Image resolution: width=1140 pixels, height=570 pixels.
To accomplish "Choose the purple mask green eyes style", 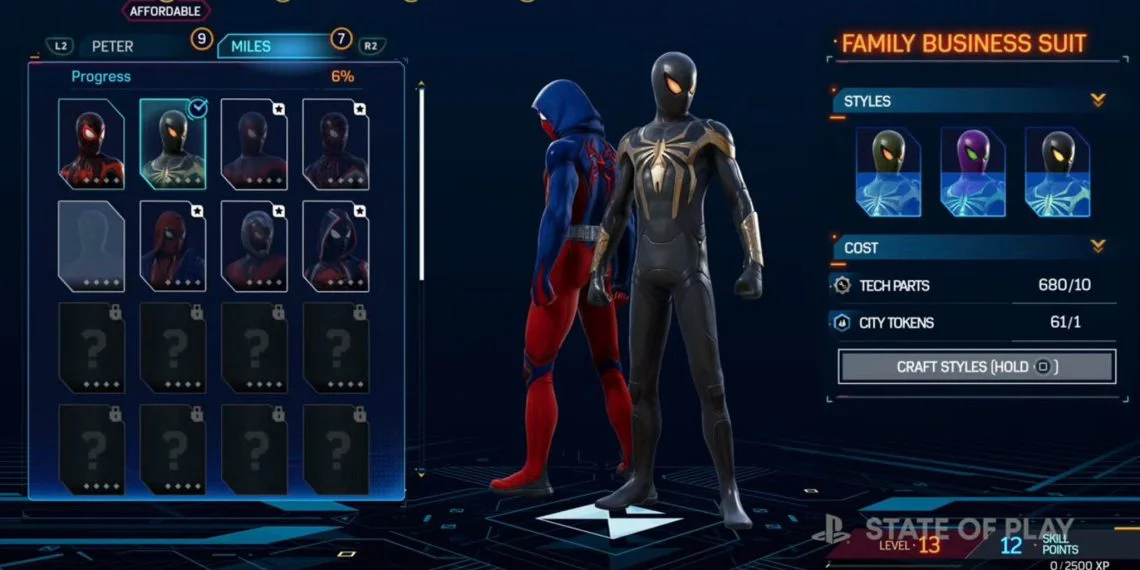I will 973,173.
